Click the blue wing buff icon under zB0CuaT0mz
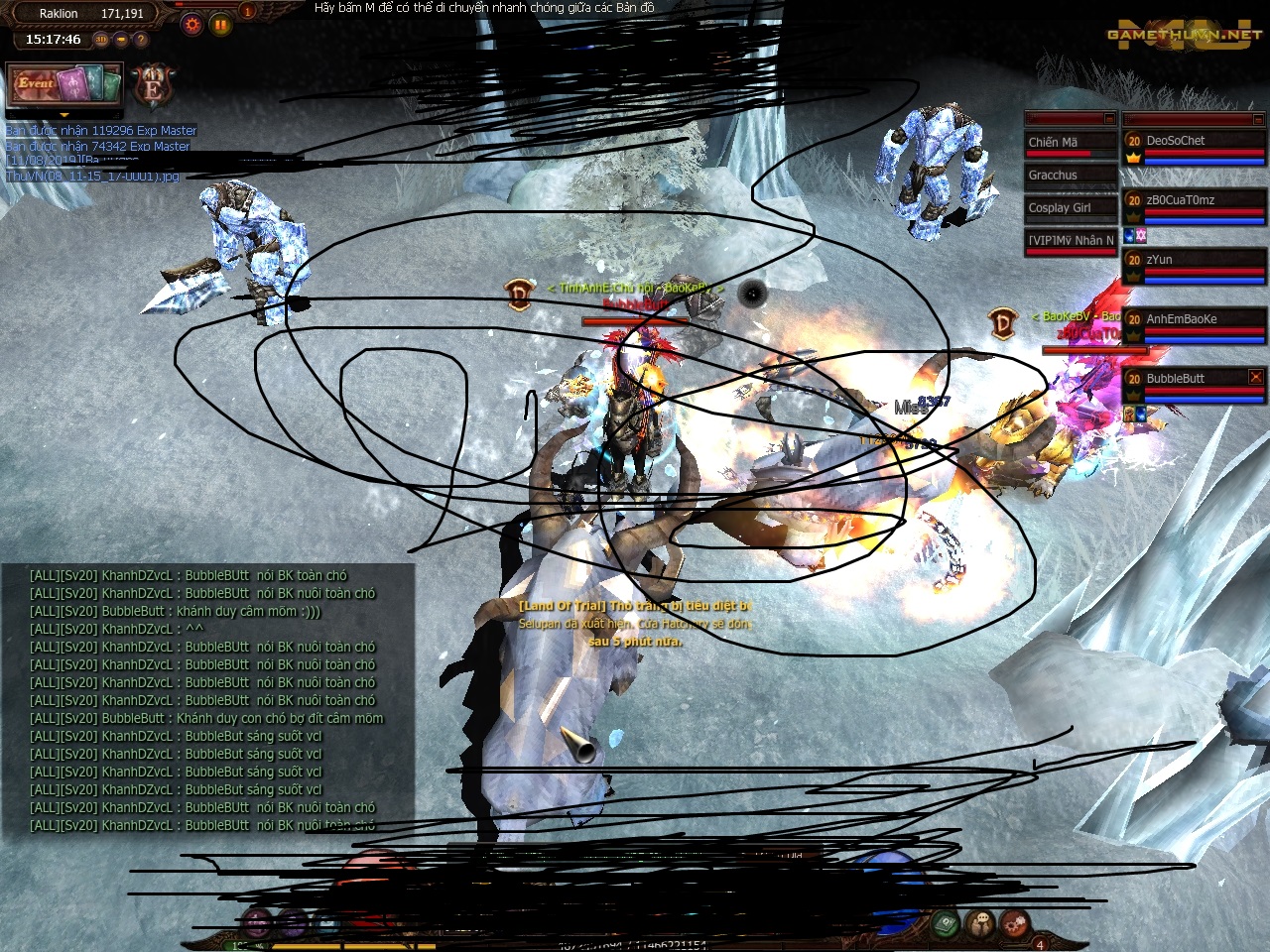 1129,237
